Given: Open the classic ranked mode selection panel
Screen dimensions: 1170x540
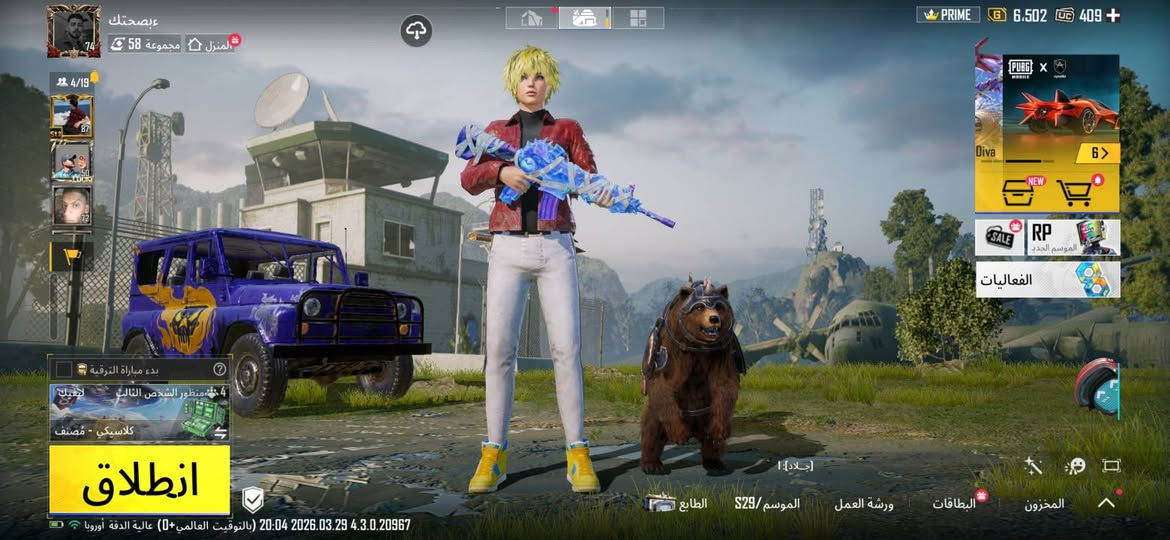Looking at the screenshot, I should coord(139,412).
